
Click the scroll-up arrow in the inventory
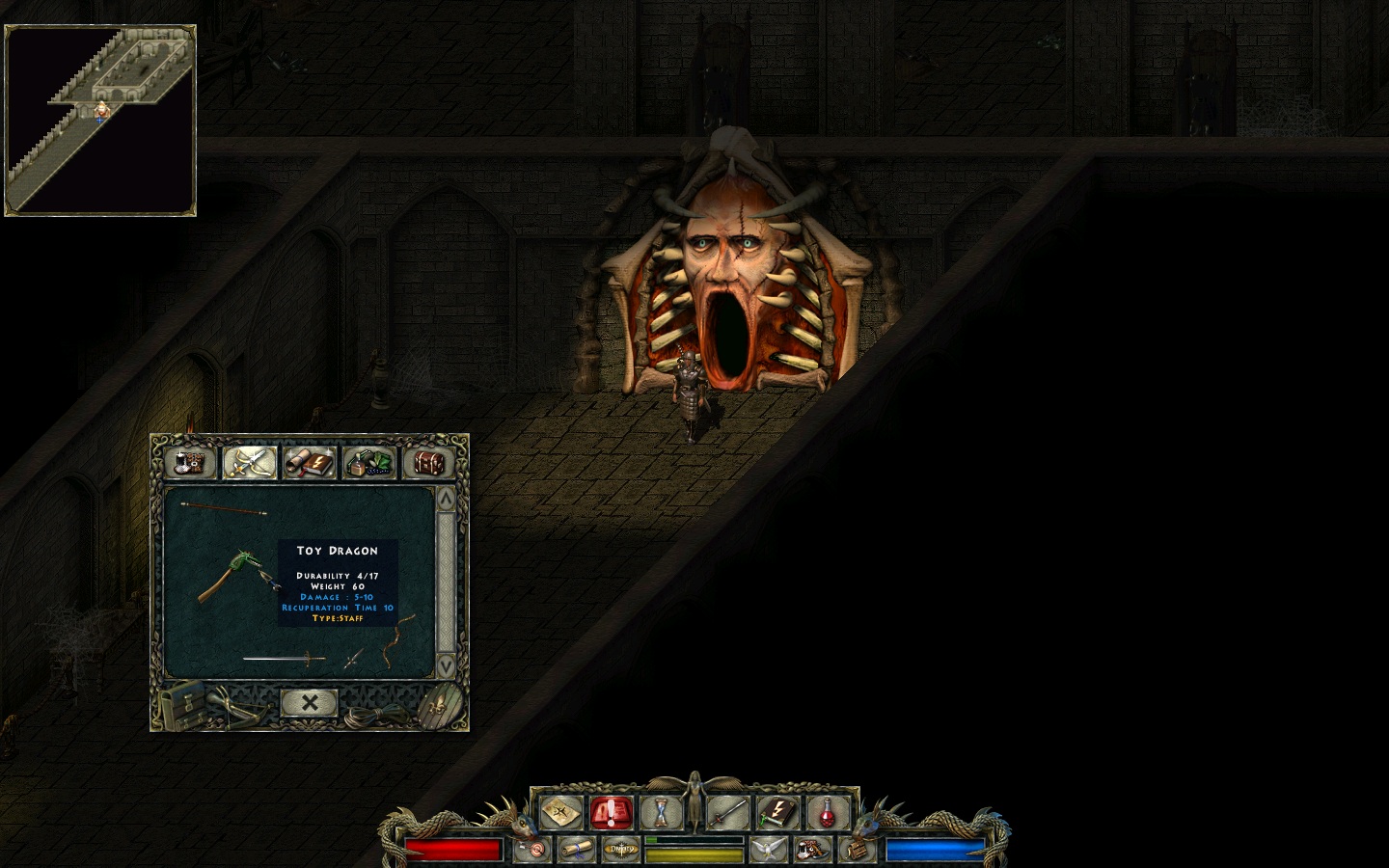click(x=447, y=499)
